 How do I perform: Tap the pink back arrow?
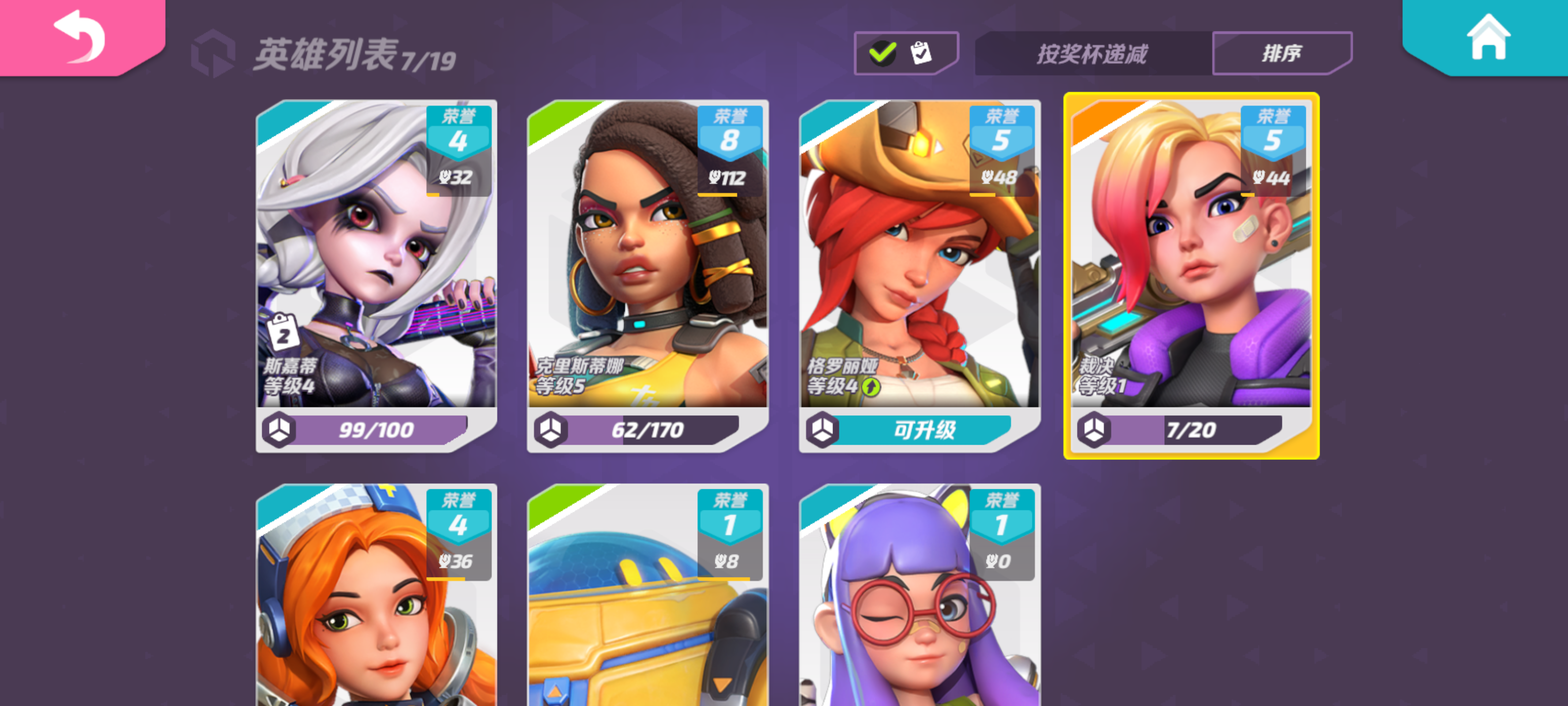(79, 38)
